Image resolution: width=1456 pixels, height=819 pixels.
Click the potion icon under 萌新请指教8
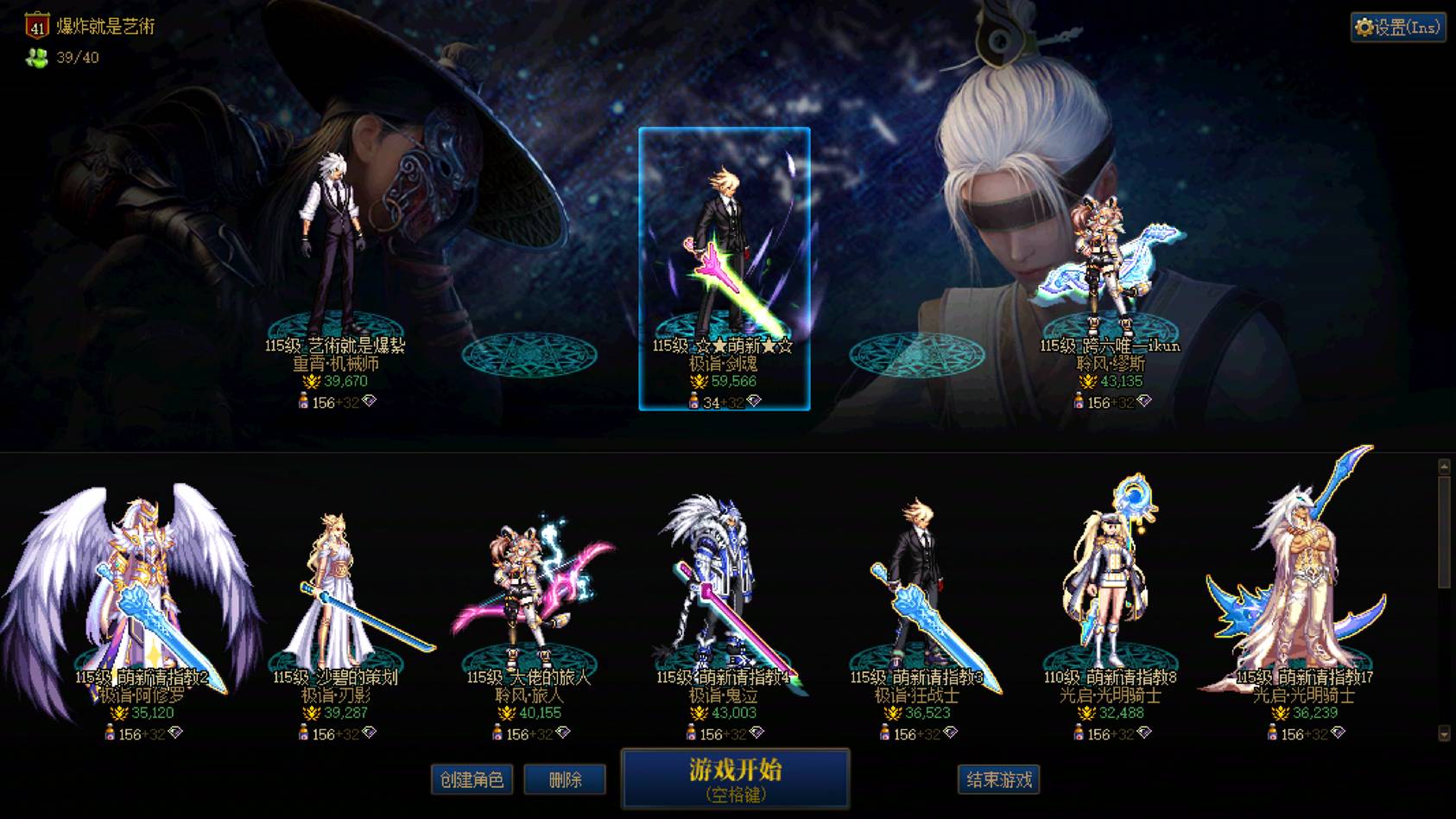[1080, 733]
